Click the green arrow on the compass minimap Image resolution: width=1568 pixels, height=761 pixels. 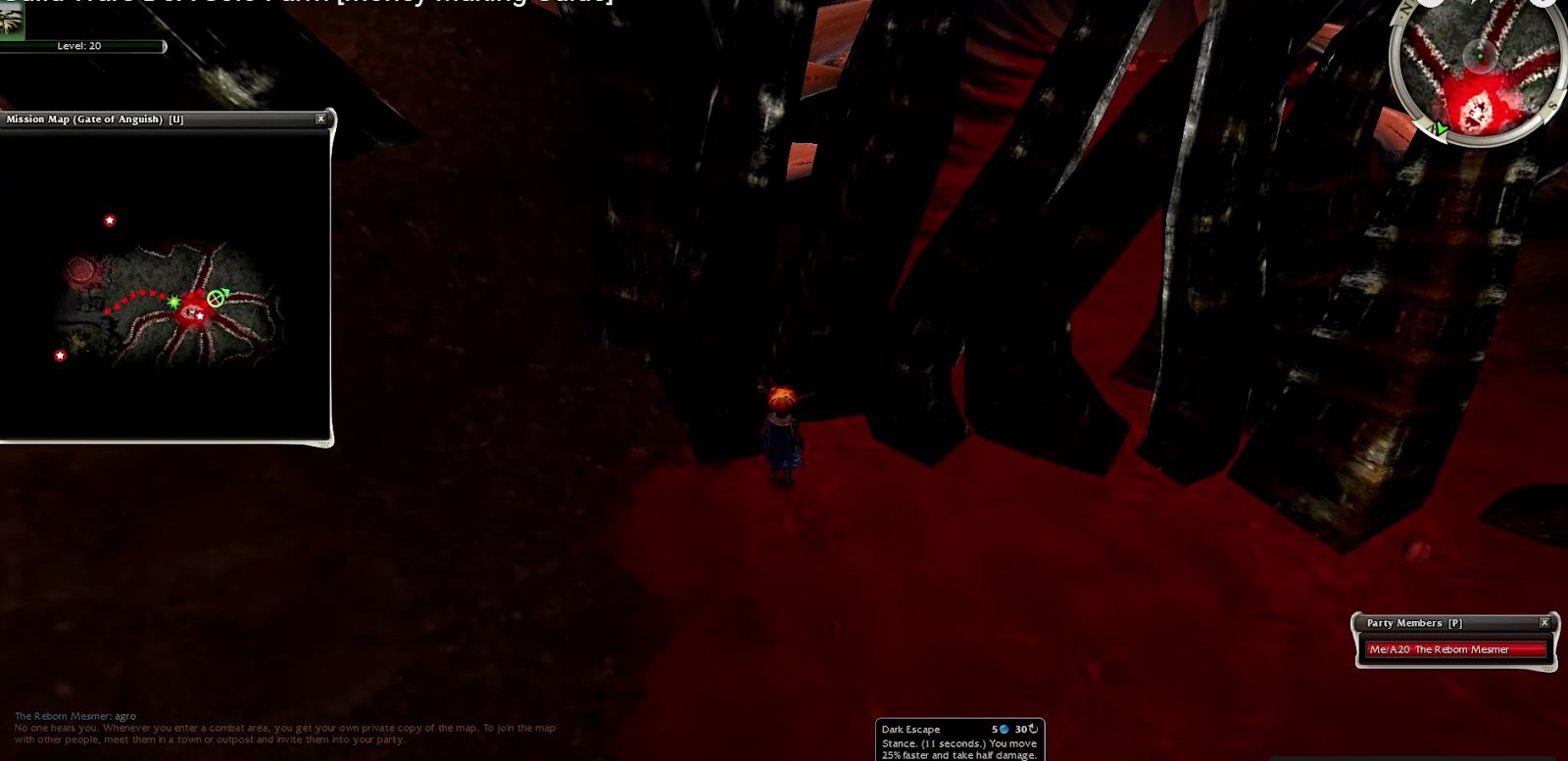(x=1441, y=128)
